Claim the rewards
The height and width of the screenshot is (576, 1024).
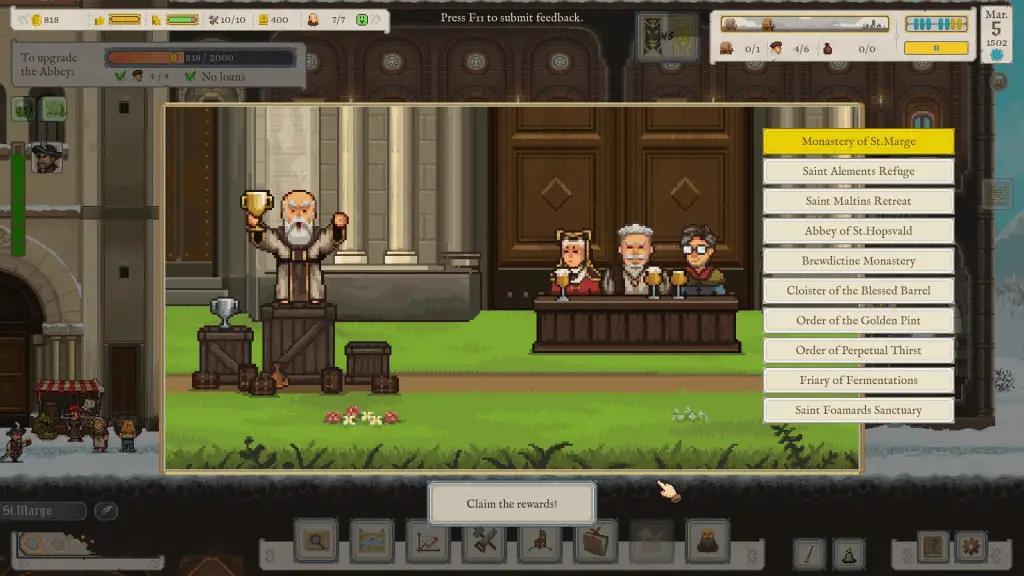(x=511, y=503)
